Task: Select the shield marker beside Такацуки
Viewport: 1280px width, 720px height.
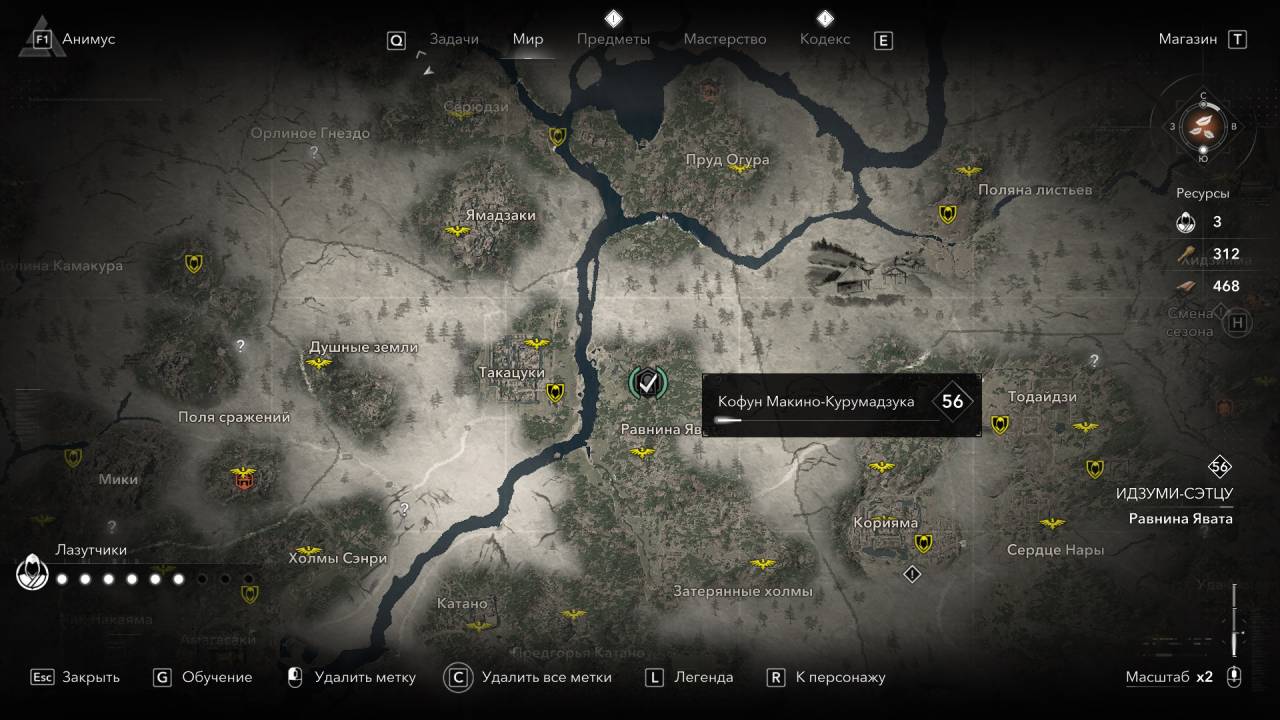Action: pyautogui.click(x=555, y=393)
